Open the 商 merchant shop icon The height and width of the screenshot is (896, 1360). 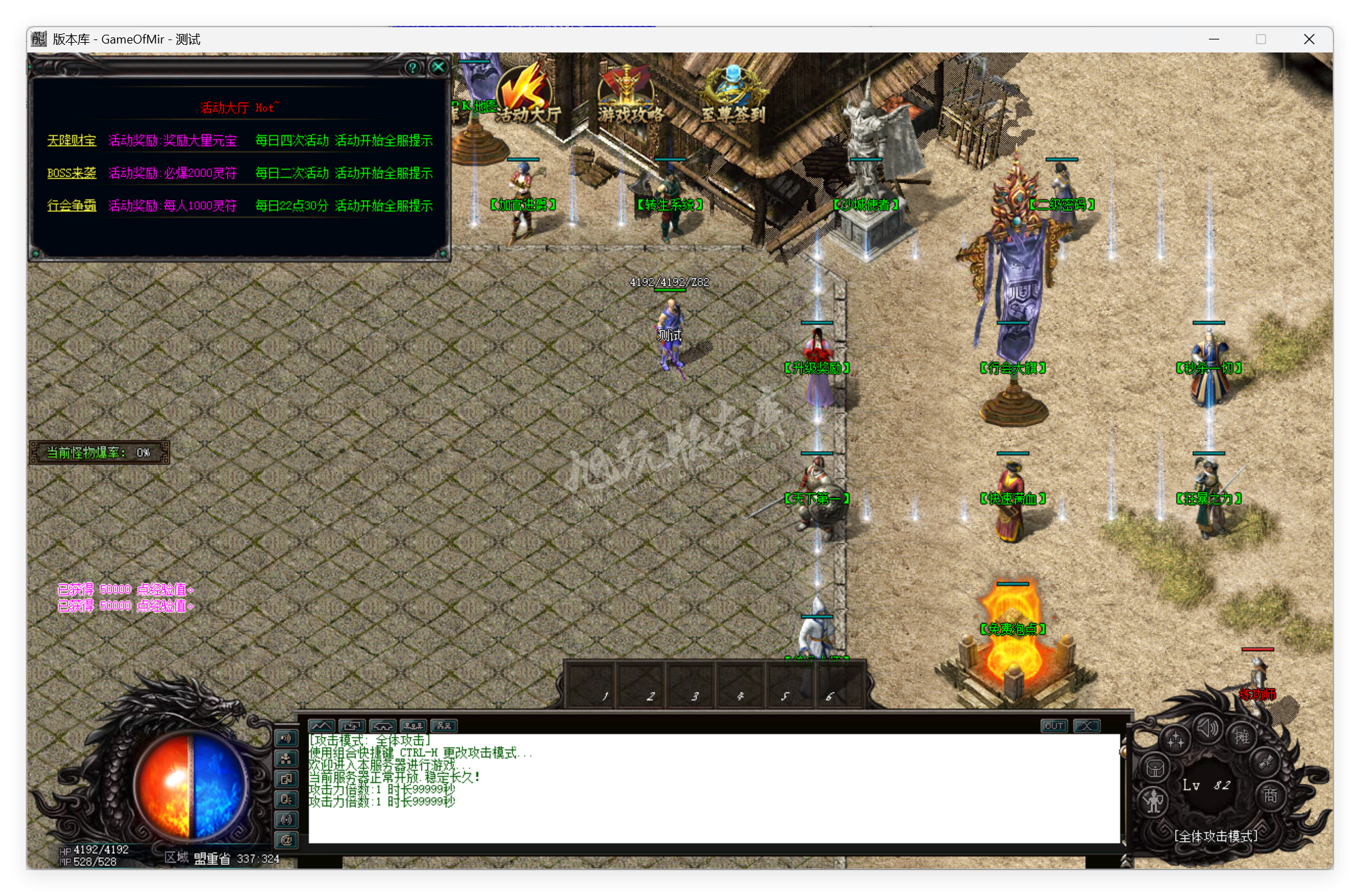tap(1270, 797)
